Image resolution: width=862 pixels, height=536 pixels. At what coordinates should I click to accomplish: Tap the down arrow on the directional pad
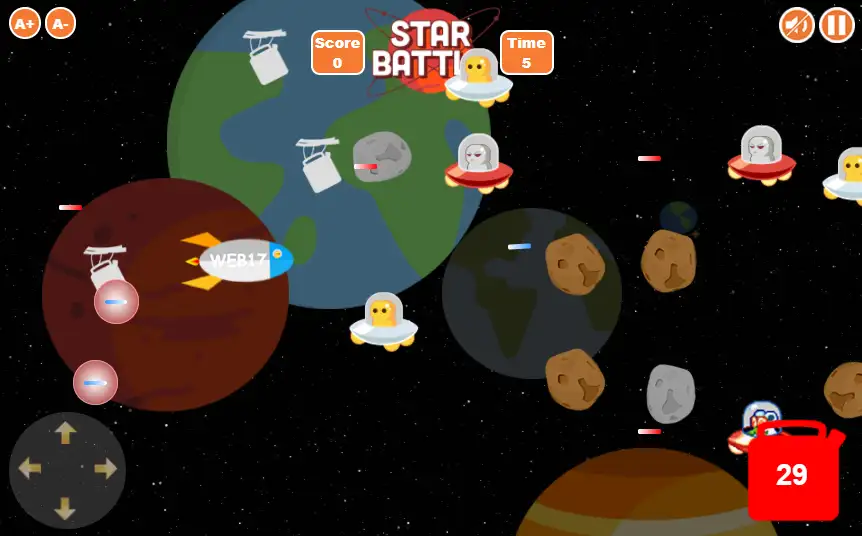(x=66, y=507)
